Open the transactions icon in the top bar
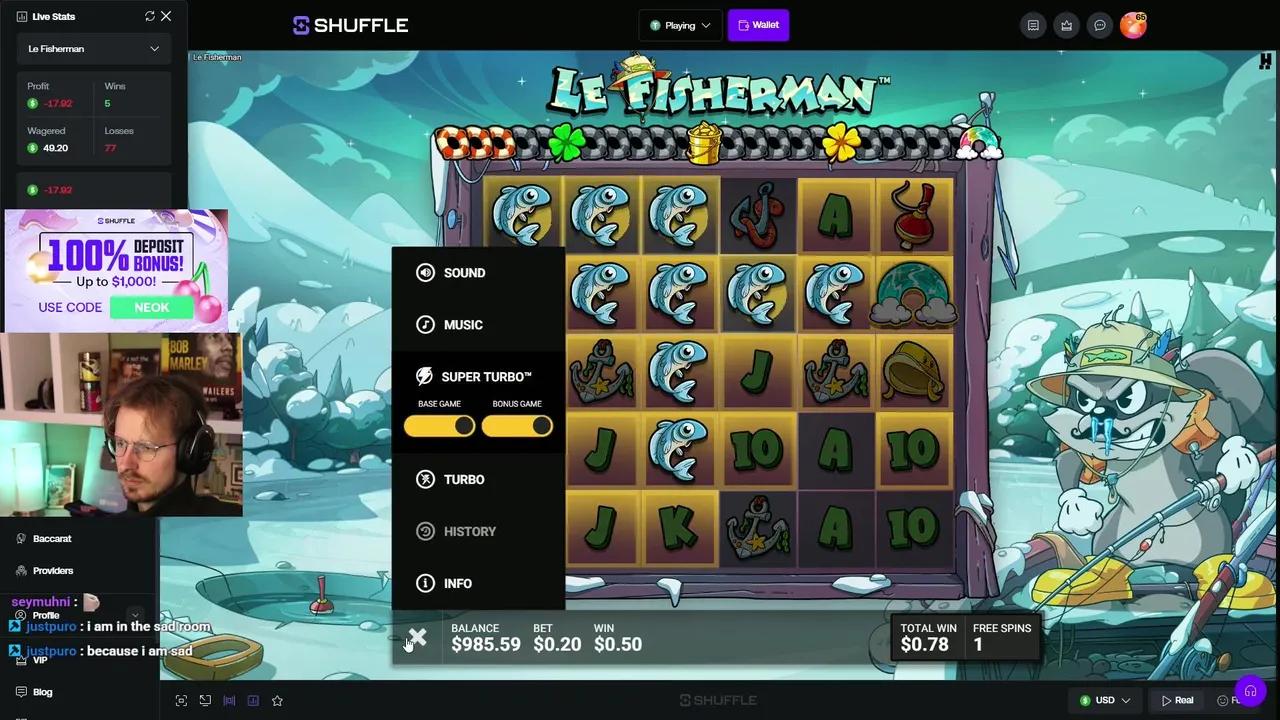 [x=1033, y=25]
